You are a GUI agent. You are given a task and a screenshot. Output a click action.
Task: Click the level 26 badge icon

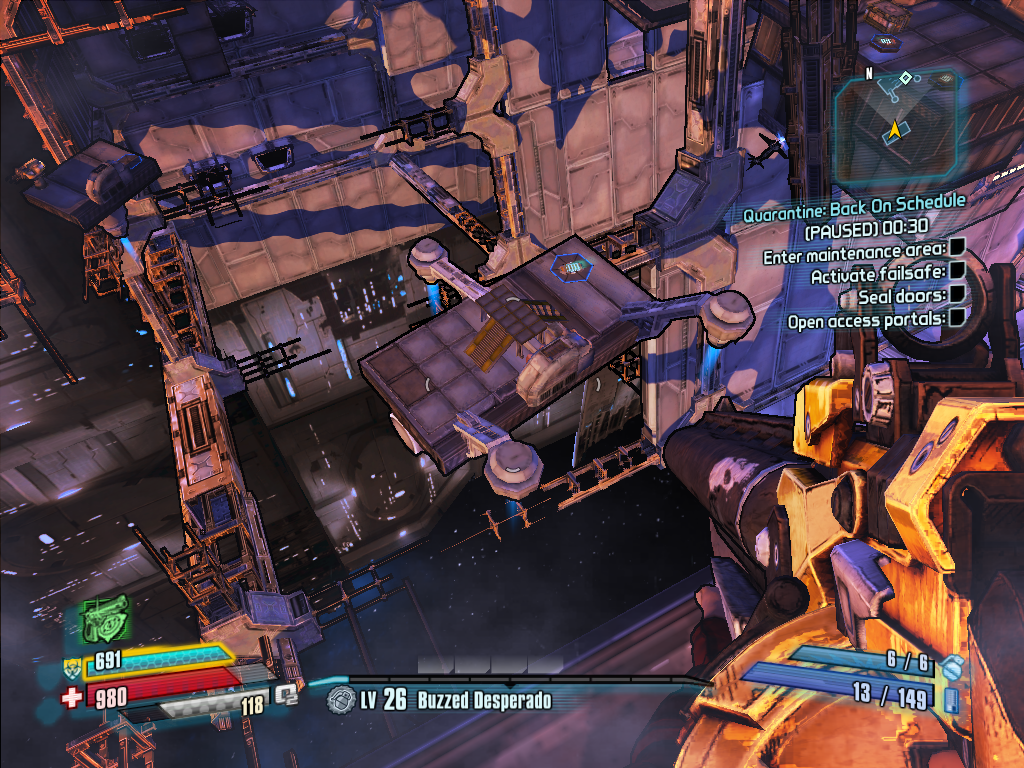click(x=342, y=699)
